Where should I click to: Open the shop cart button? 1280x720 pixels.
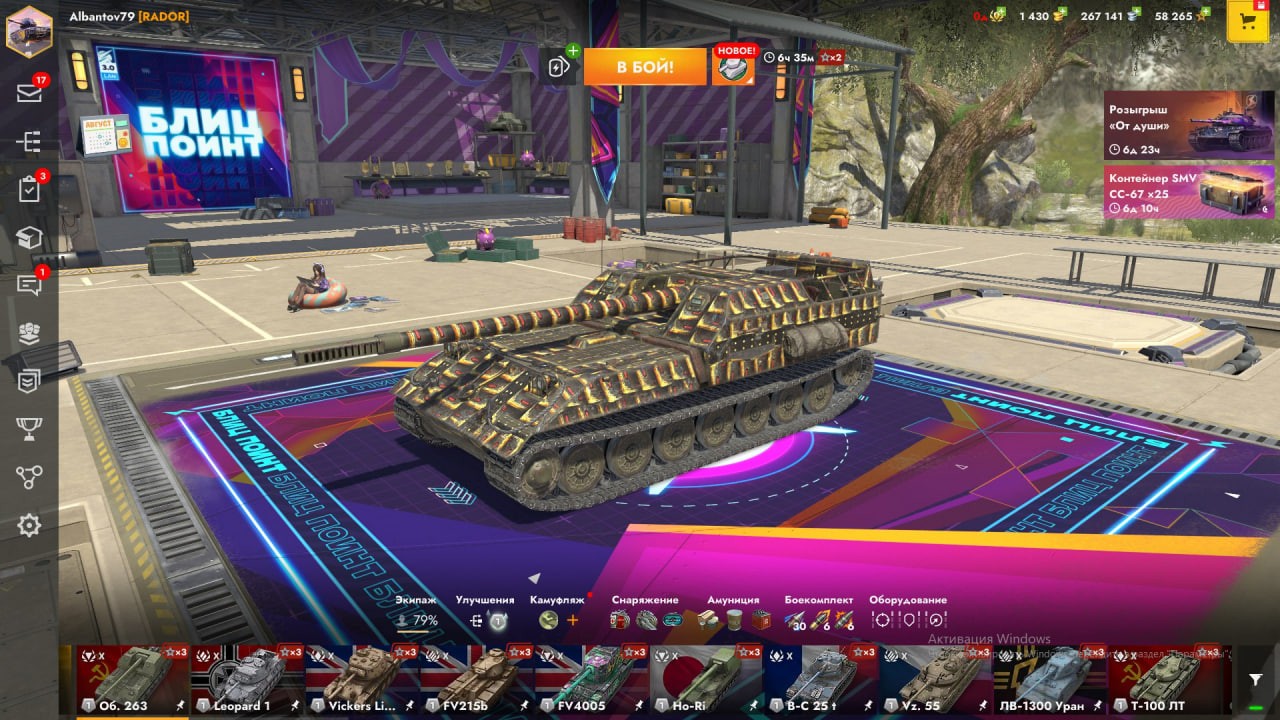[1247, 21]
